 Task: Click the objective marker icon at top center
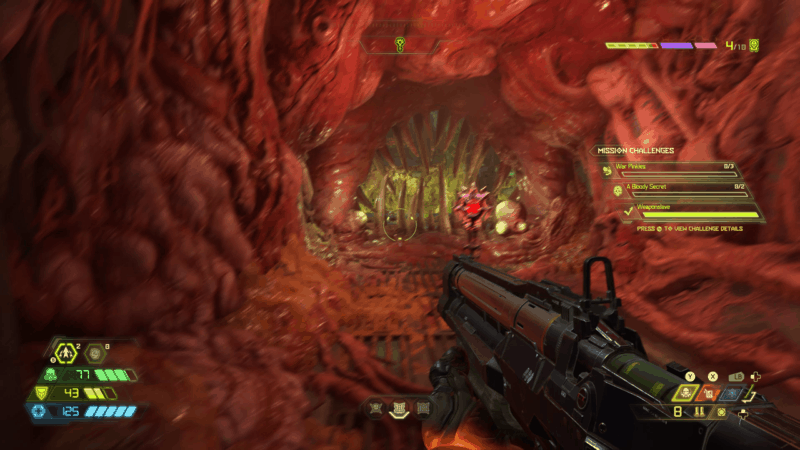pos(400,44)
